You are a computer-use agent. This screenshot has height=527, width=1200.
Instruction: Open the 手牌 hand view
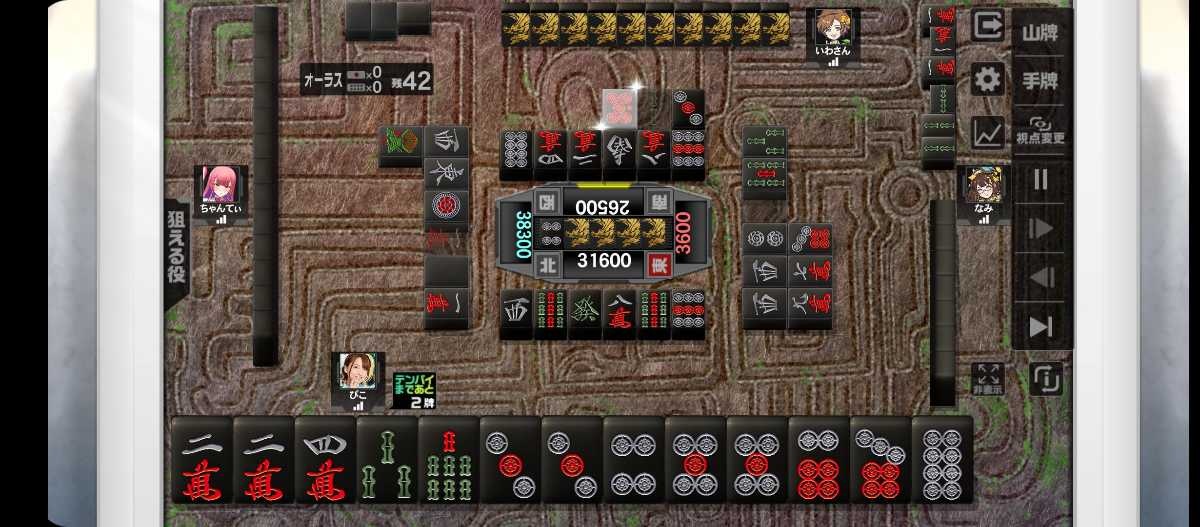[x=1041, y=80]
